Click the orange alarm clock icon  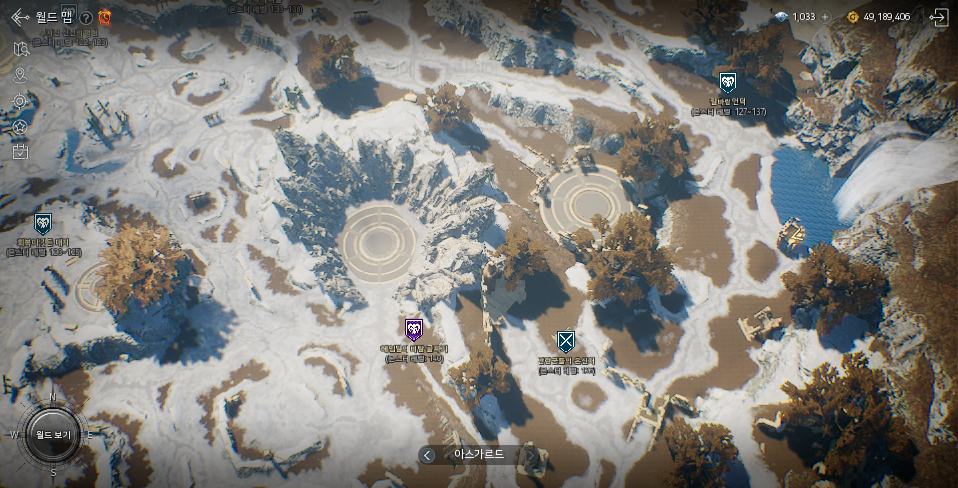click(105, 16)
